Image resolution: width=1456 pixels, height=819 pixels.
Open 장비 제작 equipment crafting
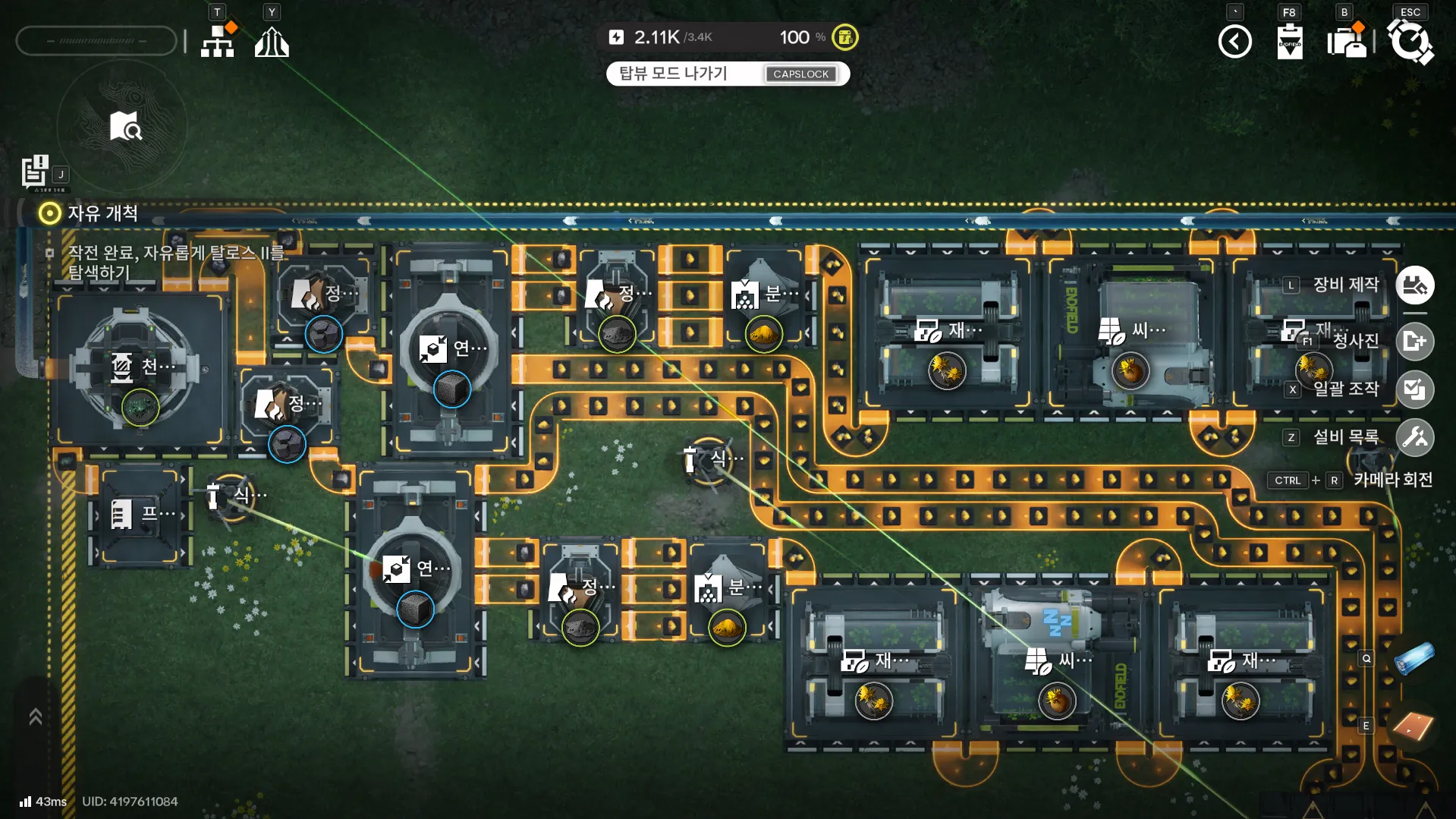pos(1414,285)
